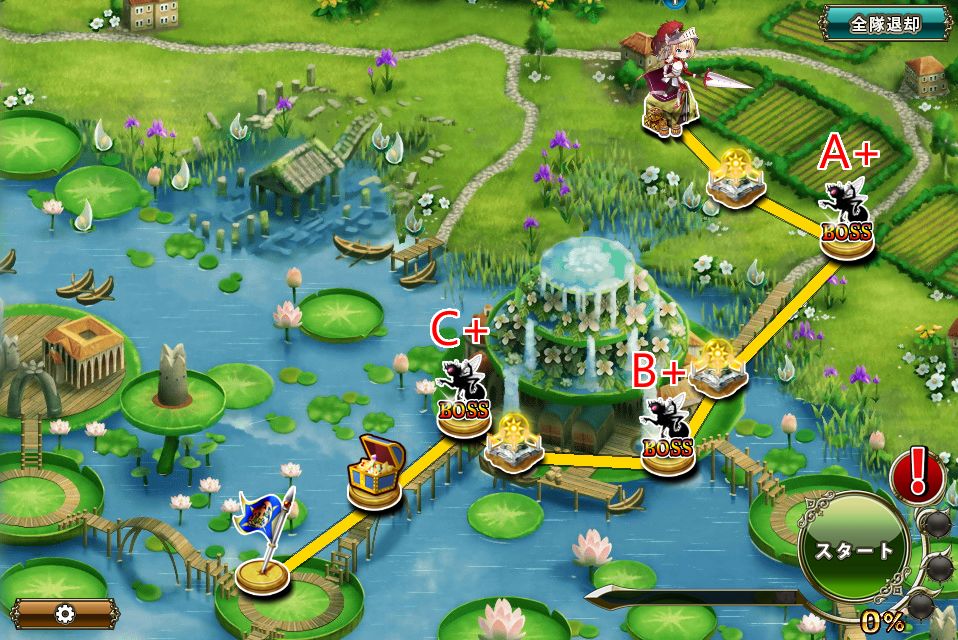Select the C+ boss node
The height and width of the screenshot is (640, 958).
pos(464,399)
